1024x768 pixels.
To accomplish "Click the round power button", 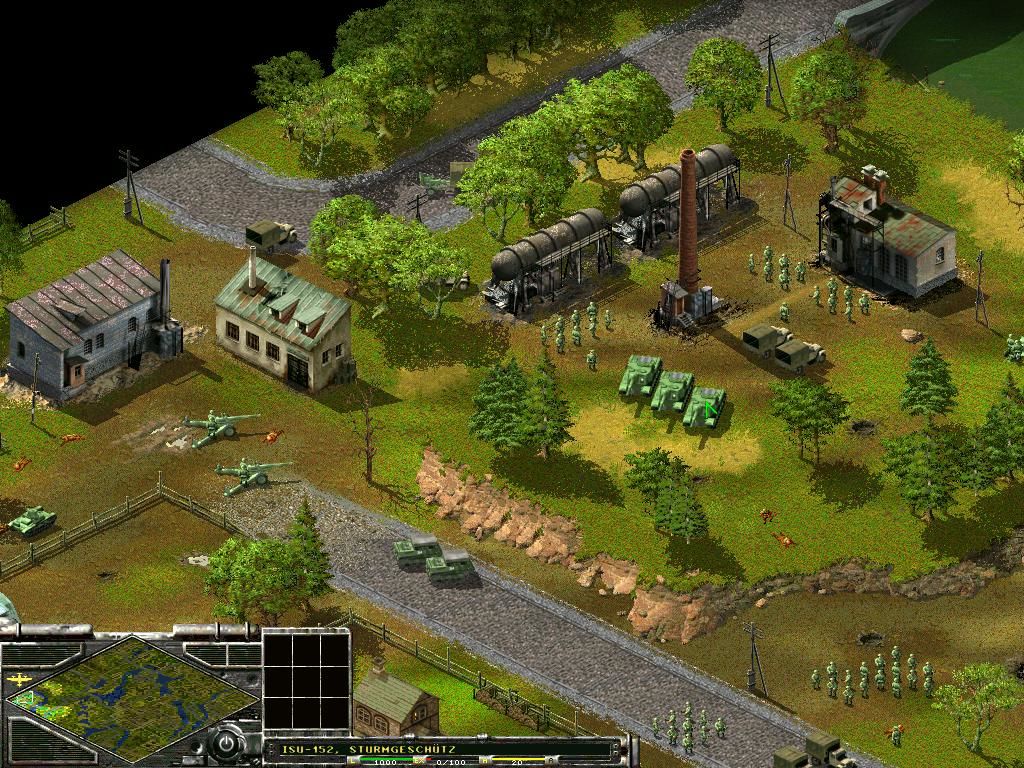I will click(227, 745).
